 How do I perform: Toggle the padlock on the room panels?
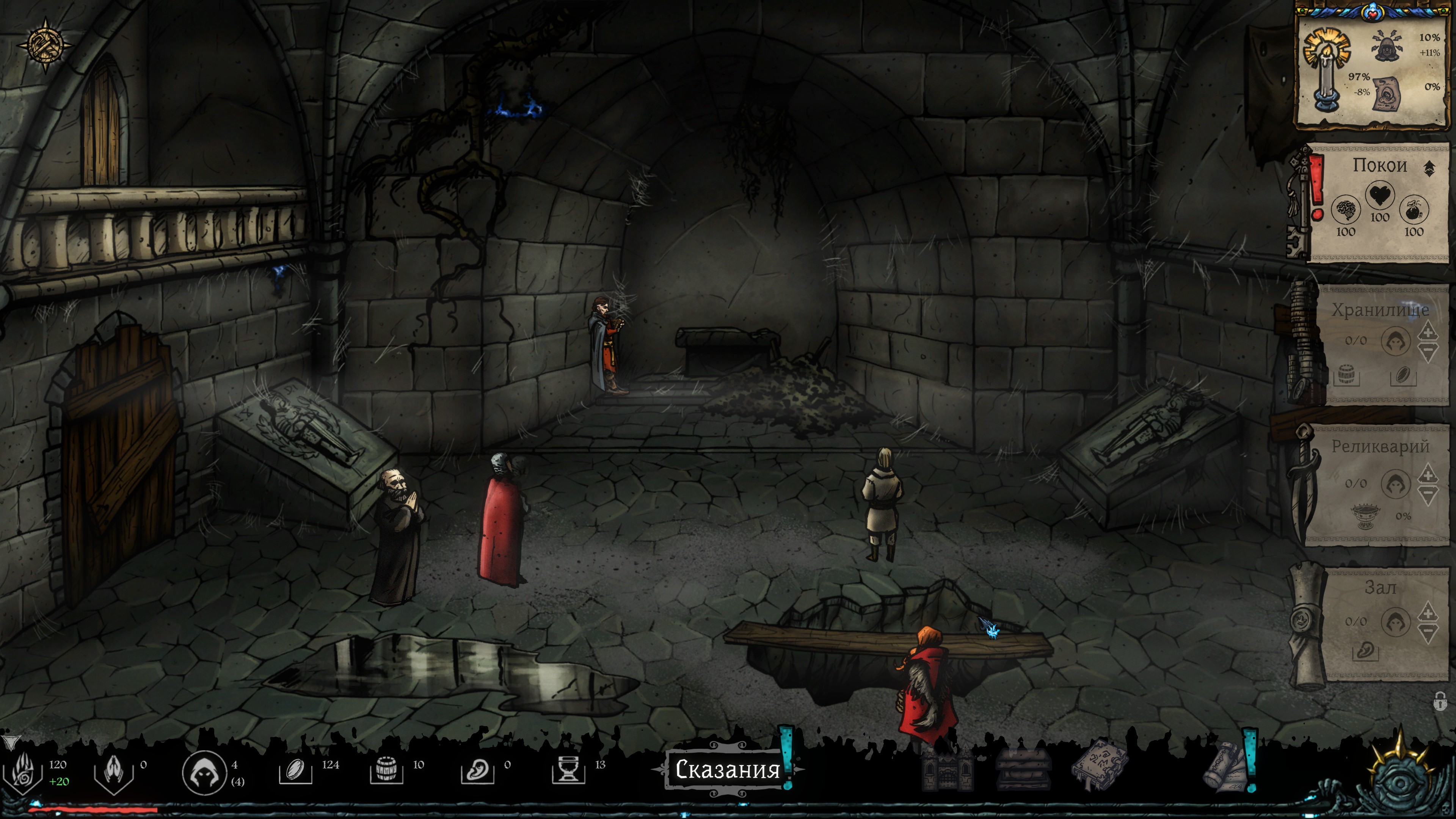point(1440,702)
